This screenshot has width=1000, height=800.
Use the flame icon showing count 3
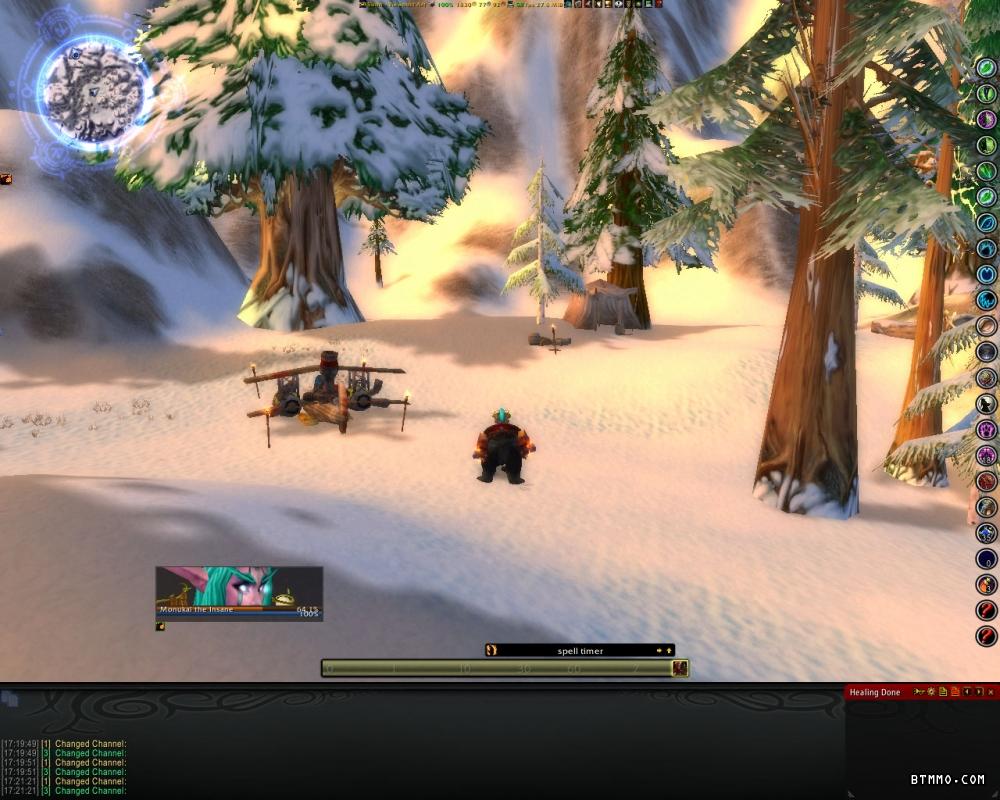point(987,584)
